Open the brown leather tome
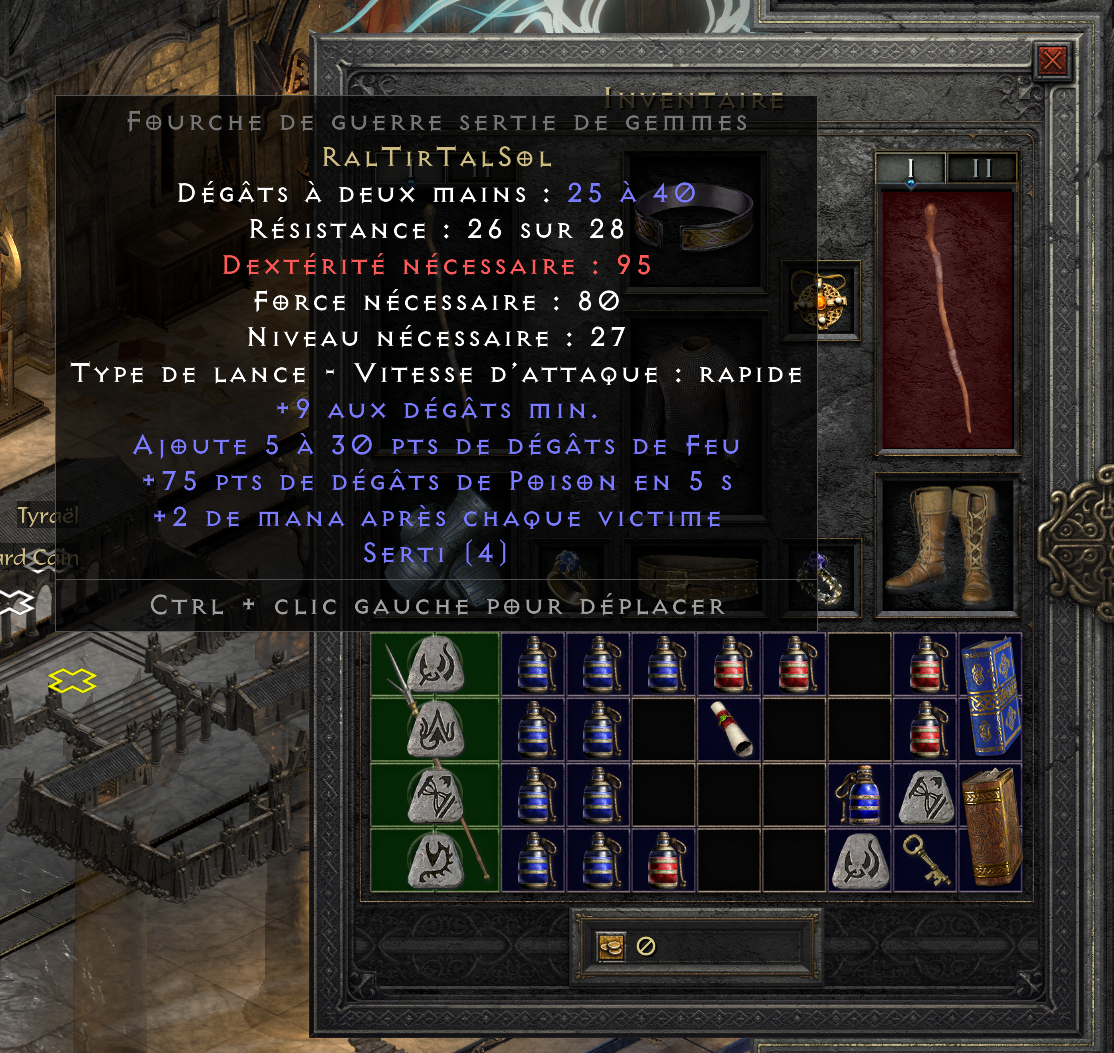Image resolution: width=1114 pixels, height=1053 pixels. (990, 827)
